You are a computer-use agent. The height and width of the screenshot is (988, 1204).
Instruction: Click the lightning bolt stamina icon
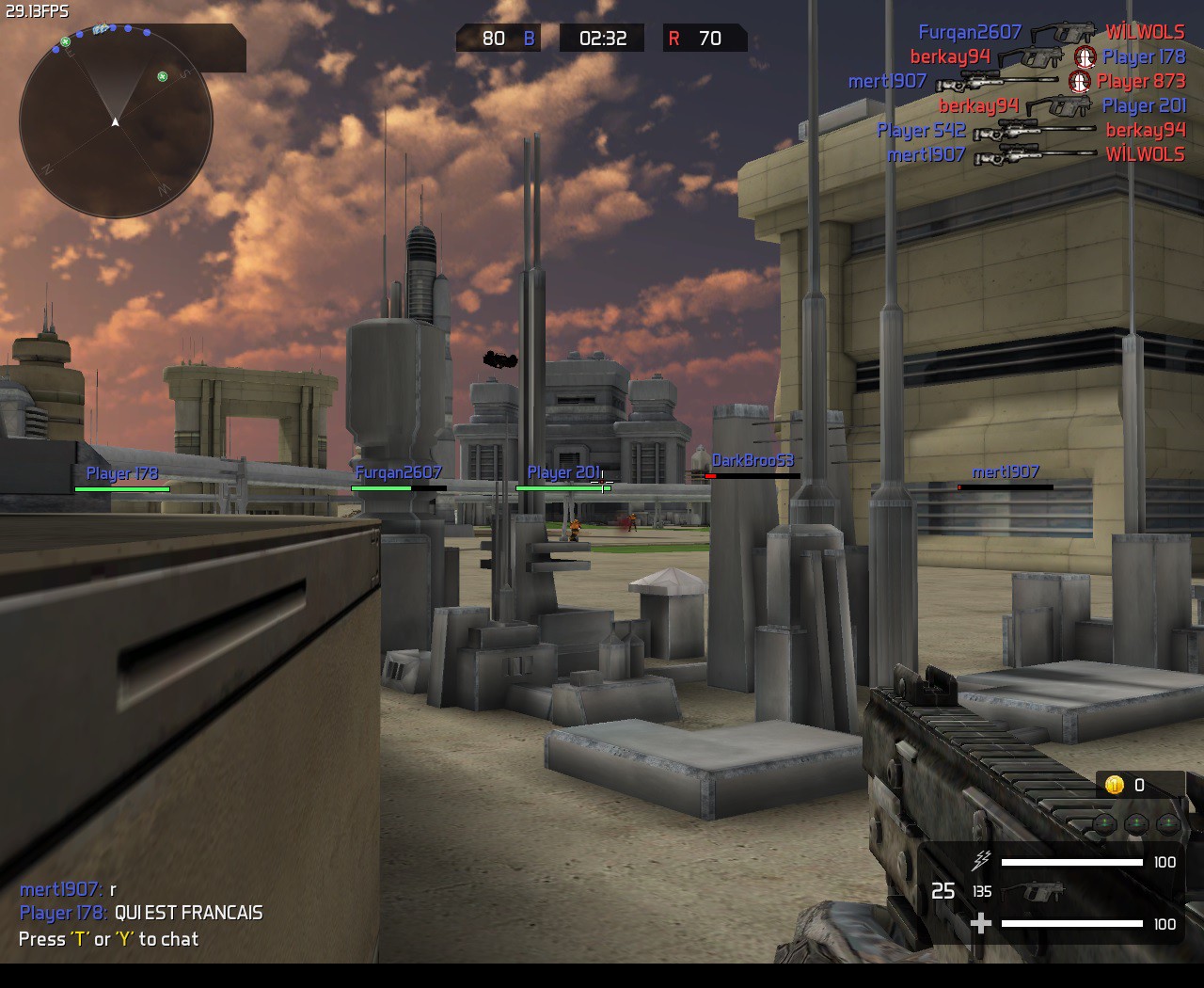[x=981, y=860]
